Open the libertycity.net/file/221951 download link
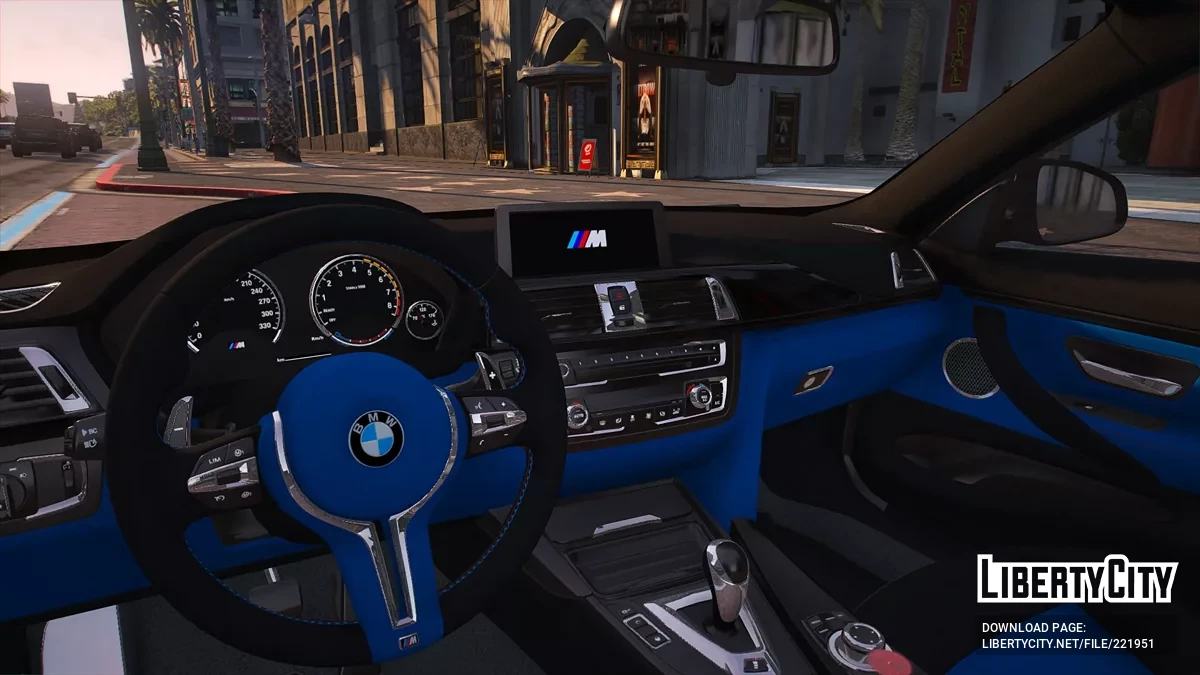This screenshot has width=1200, height=675. tap(1068, 644)
